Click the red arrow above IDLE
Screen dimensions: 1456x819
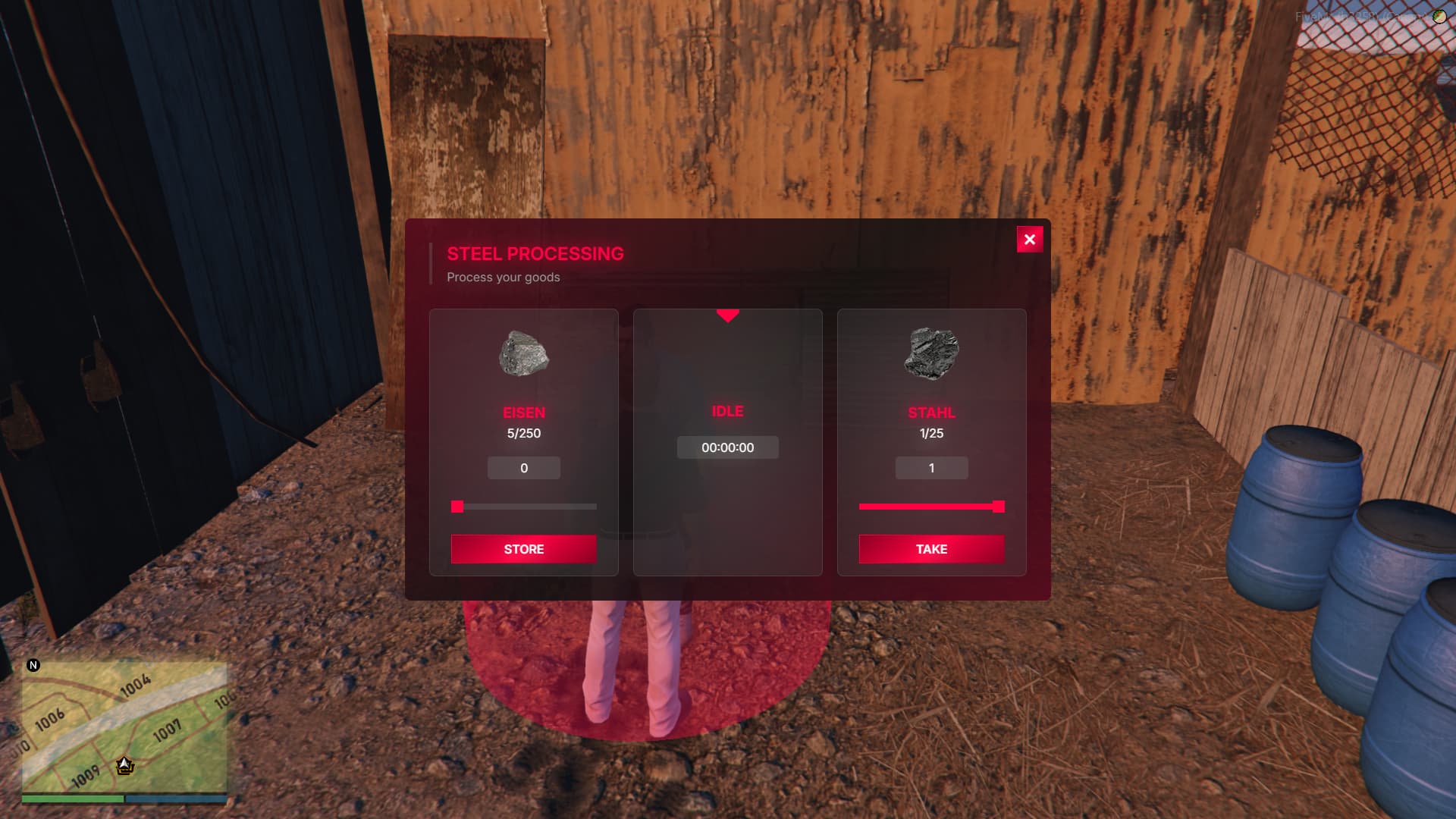pyautogui.click(x=728, y=316)
